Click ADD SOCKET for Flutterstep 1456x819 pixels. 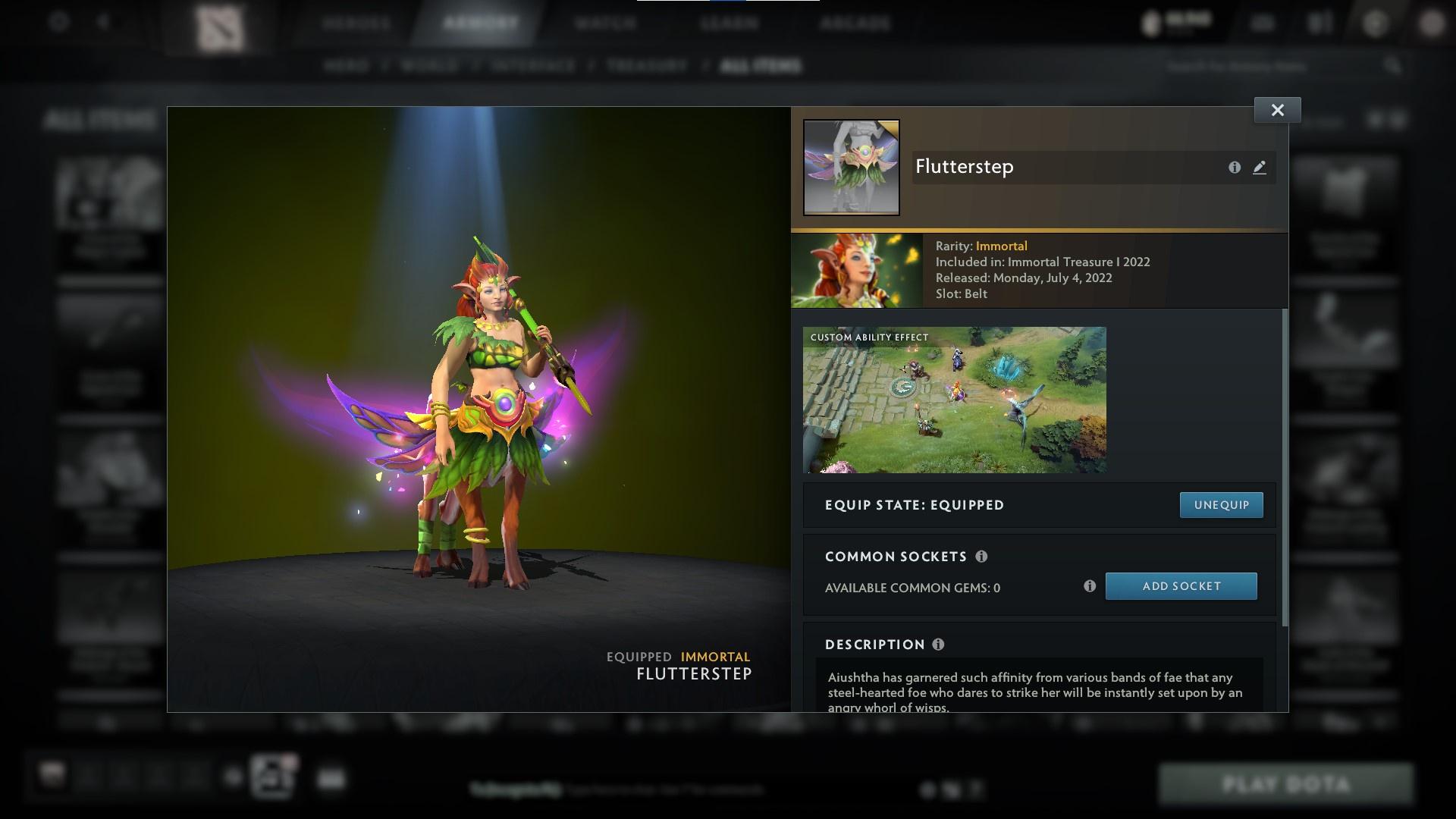(x=1181, y=585)
